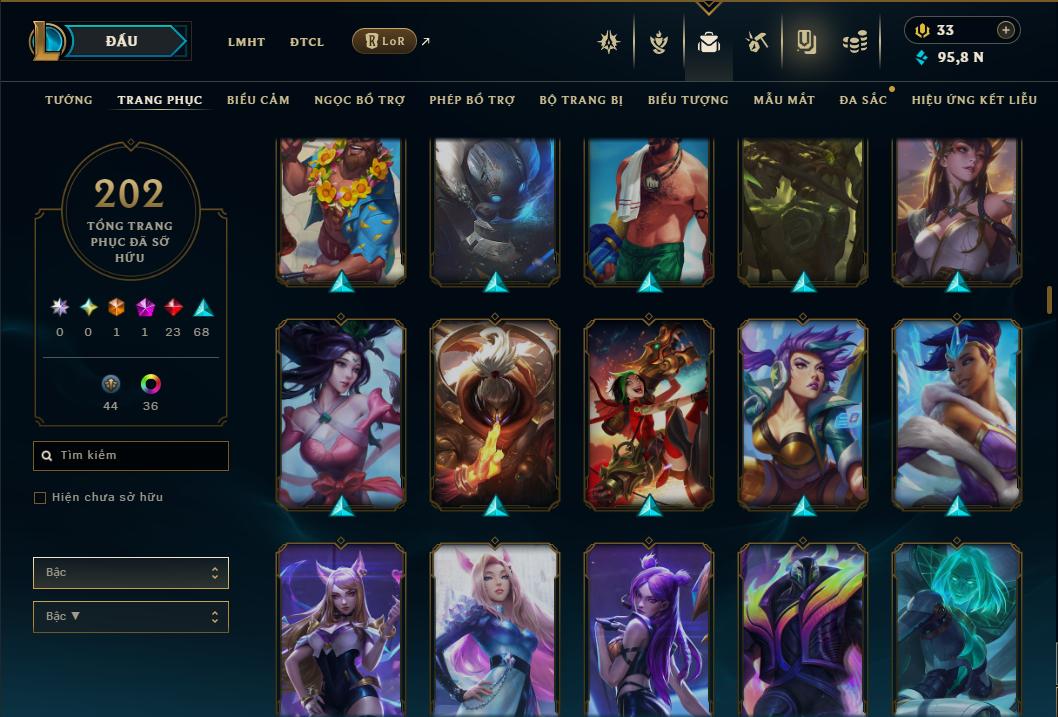Open the coin stack store icon
This screenshot has width=1058, height=717.
[854, 42]
